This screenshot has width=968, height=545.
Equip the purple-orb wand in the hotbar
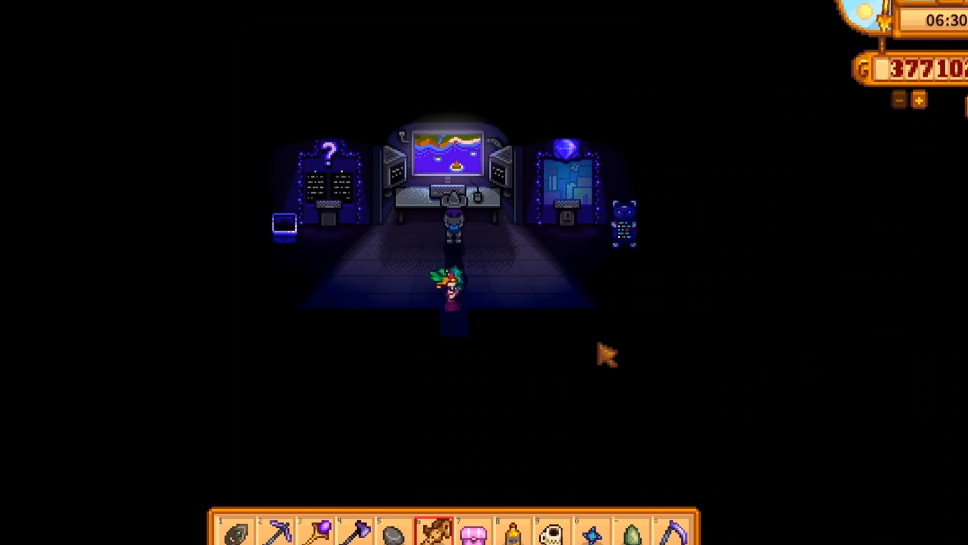tap(316, 532)
